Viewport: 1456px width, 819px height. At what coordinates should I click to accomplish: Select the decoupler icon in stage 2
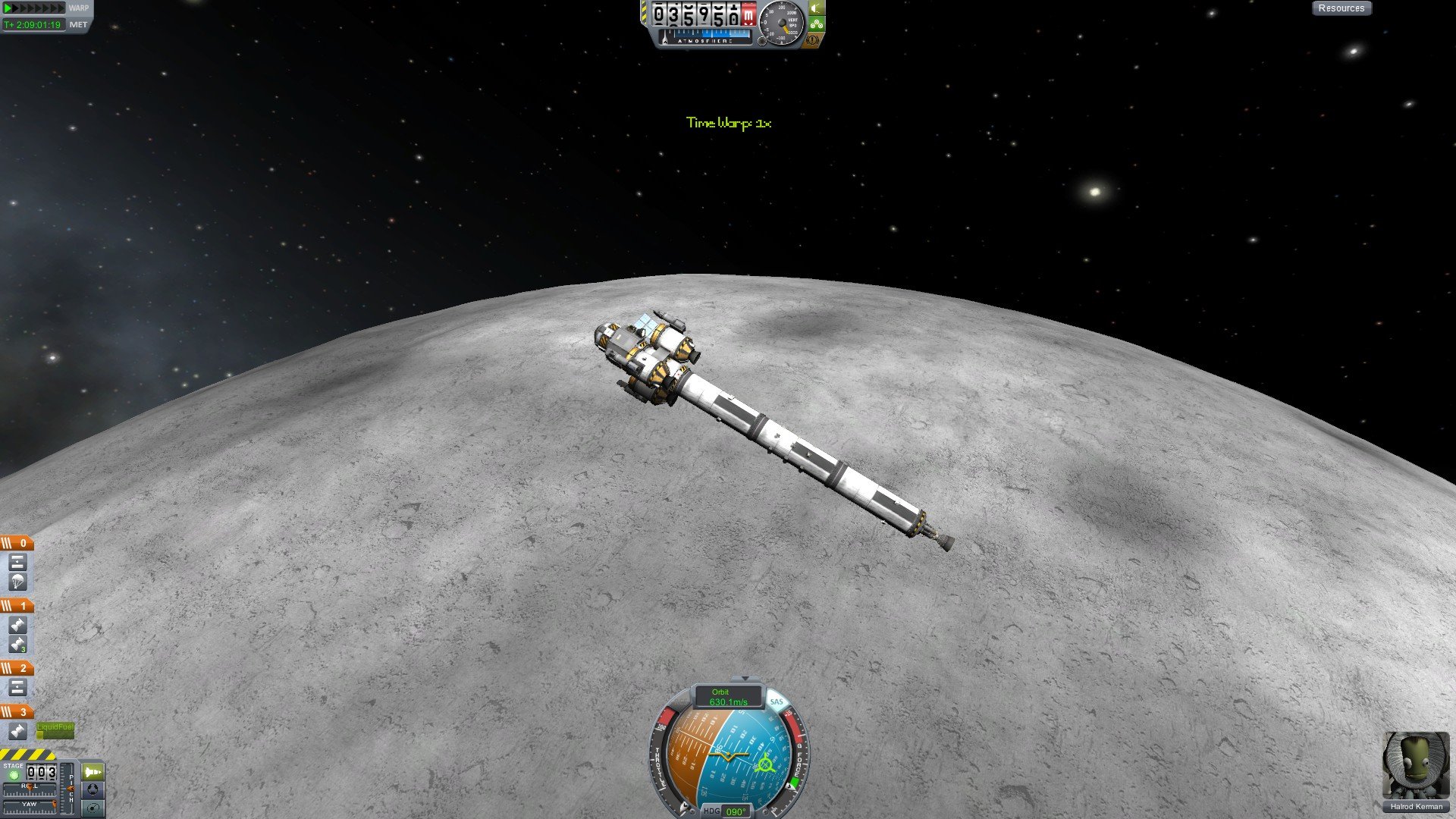click(x=17, y=687)
